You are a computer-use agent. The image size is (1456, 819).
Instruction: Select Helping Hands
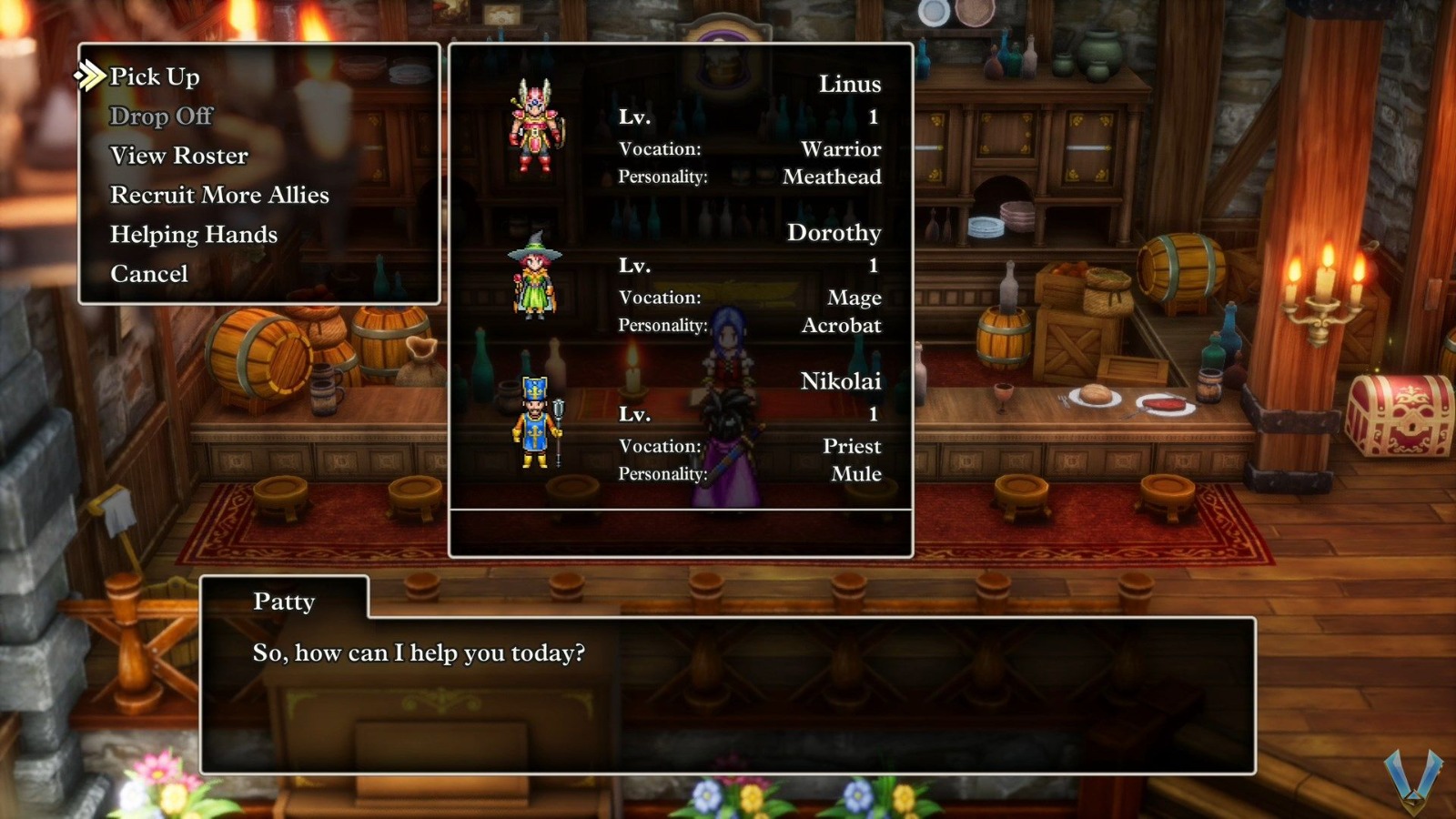[x=193, y=234]
